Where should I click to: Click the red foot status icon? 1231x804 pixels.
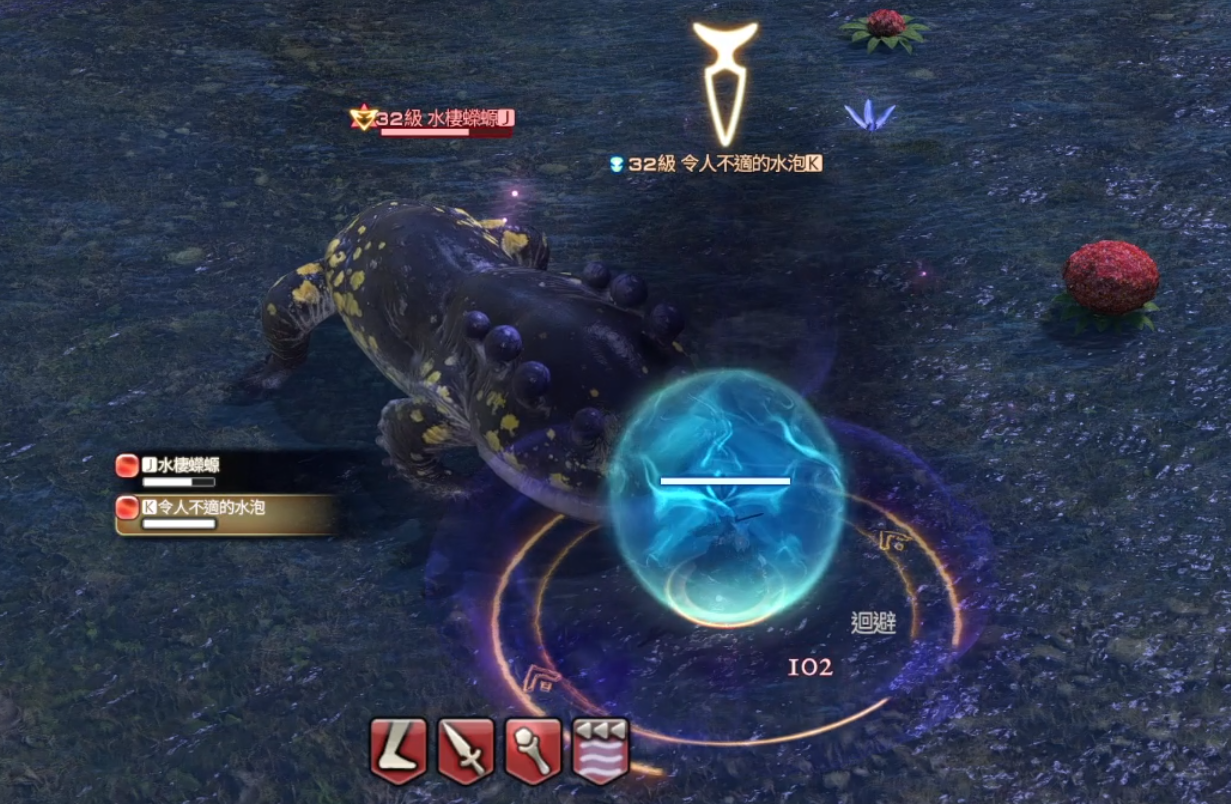click(399, 750)
